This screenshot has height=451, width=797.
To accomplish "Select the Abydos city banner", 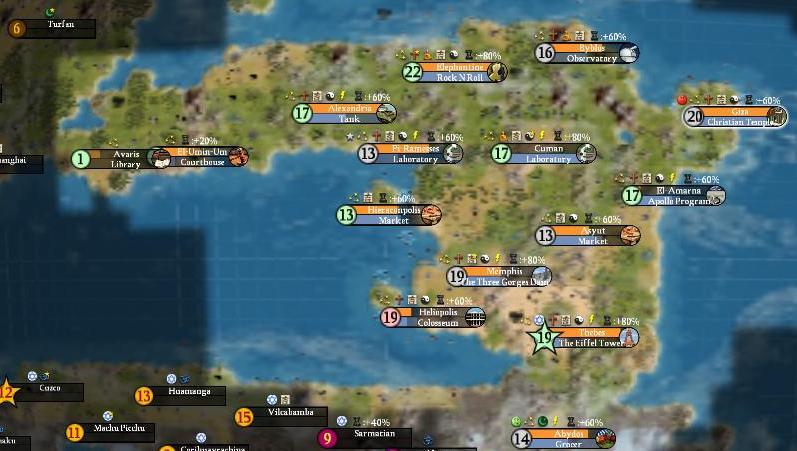I will (566, 434).
